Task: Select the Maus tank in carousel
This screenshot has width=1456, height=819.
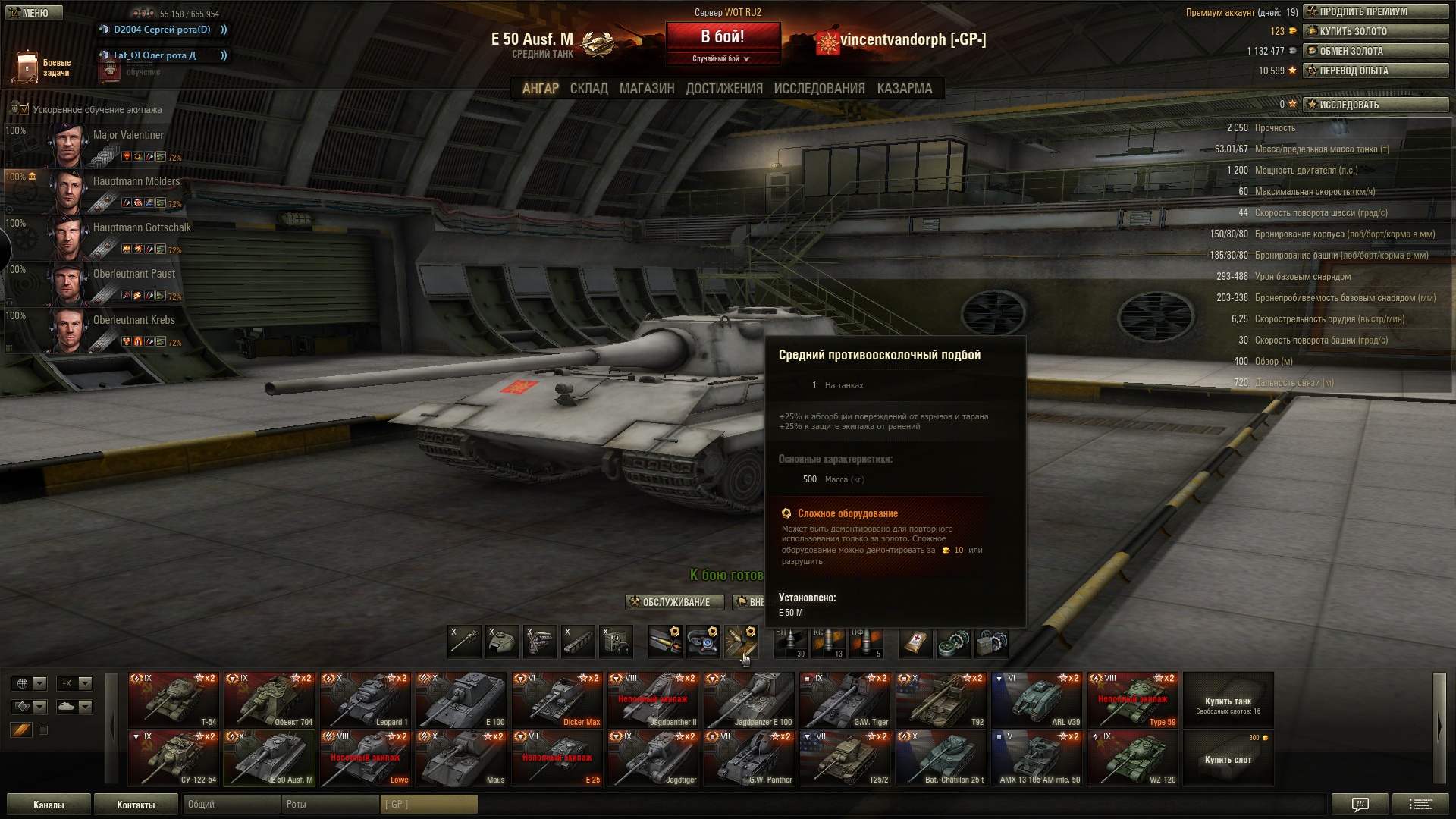Action: point(461,758)
